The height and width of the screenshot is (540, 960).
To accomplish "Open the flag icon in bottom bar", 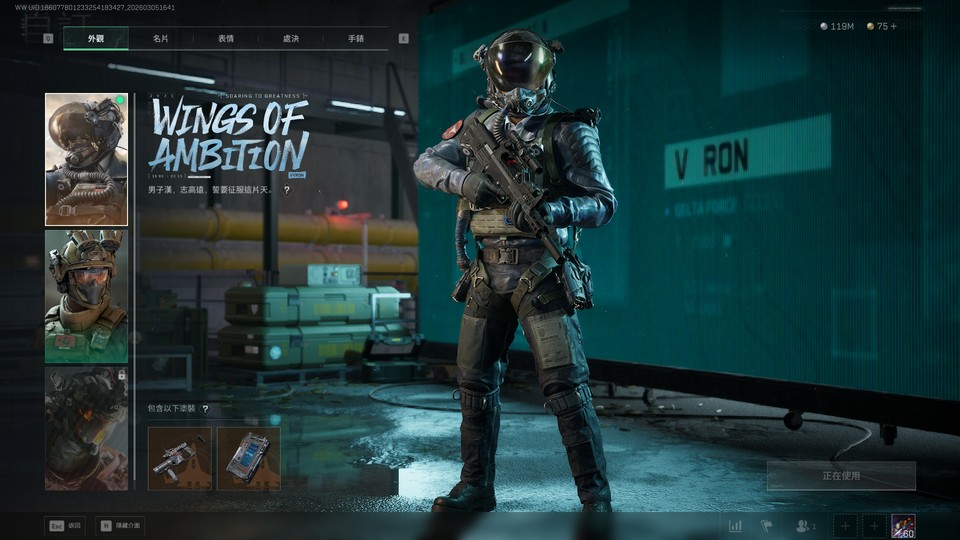I will pyautogui.click(x=767, y=526).
